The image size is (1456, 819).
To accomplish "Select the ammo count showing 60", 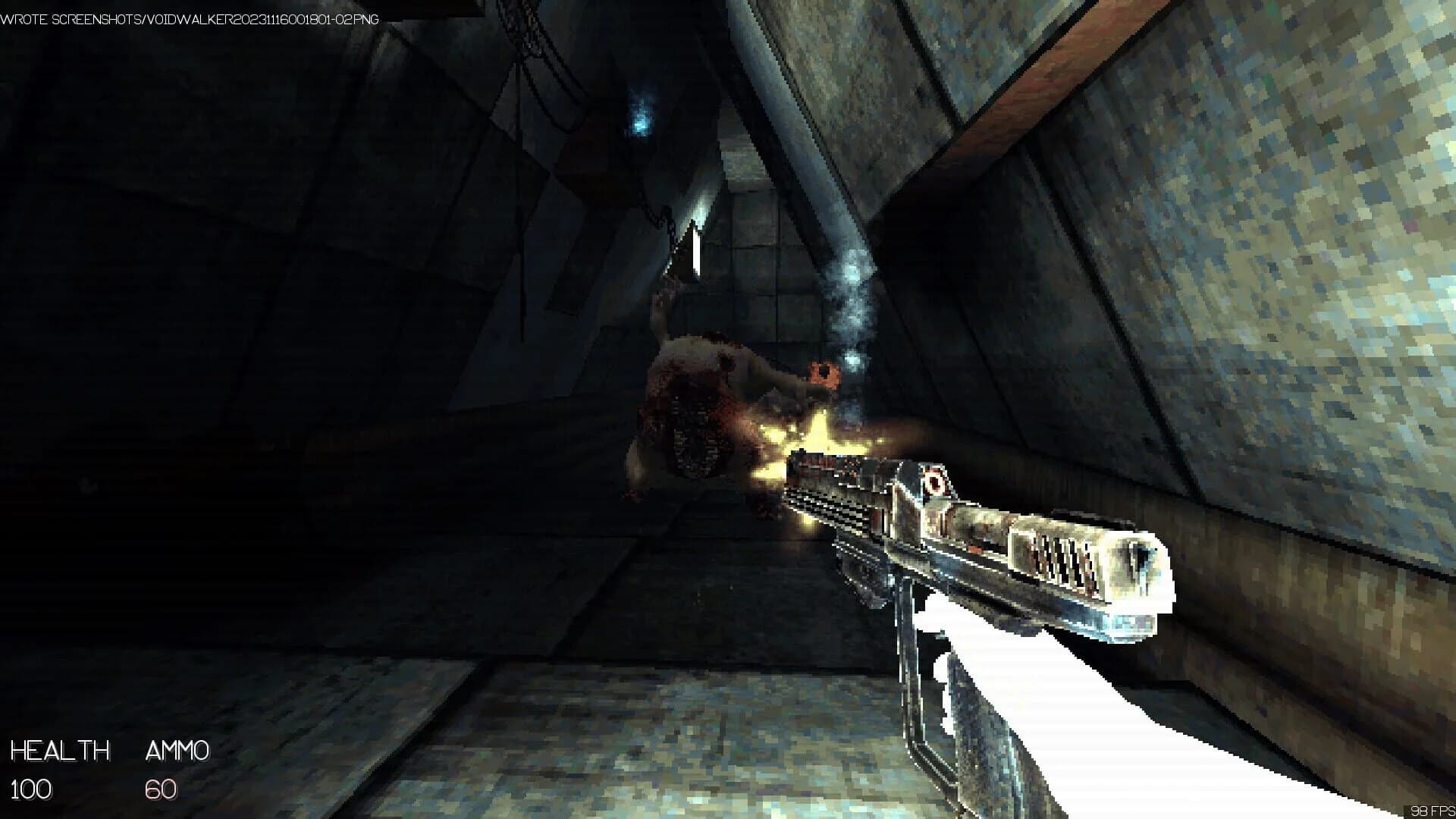I will pyautogui.click(x=159, y=792).
